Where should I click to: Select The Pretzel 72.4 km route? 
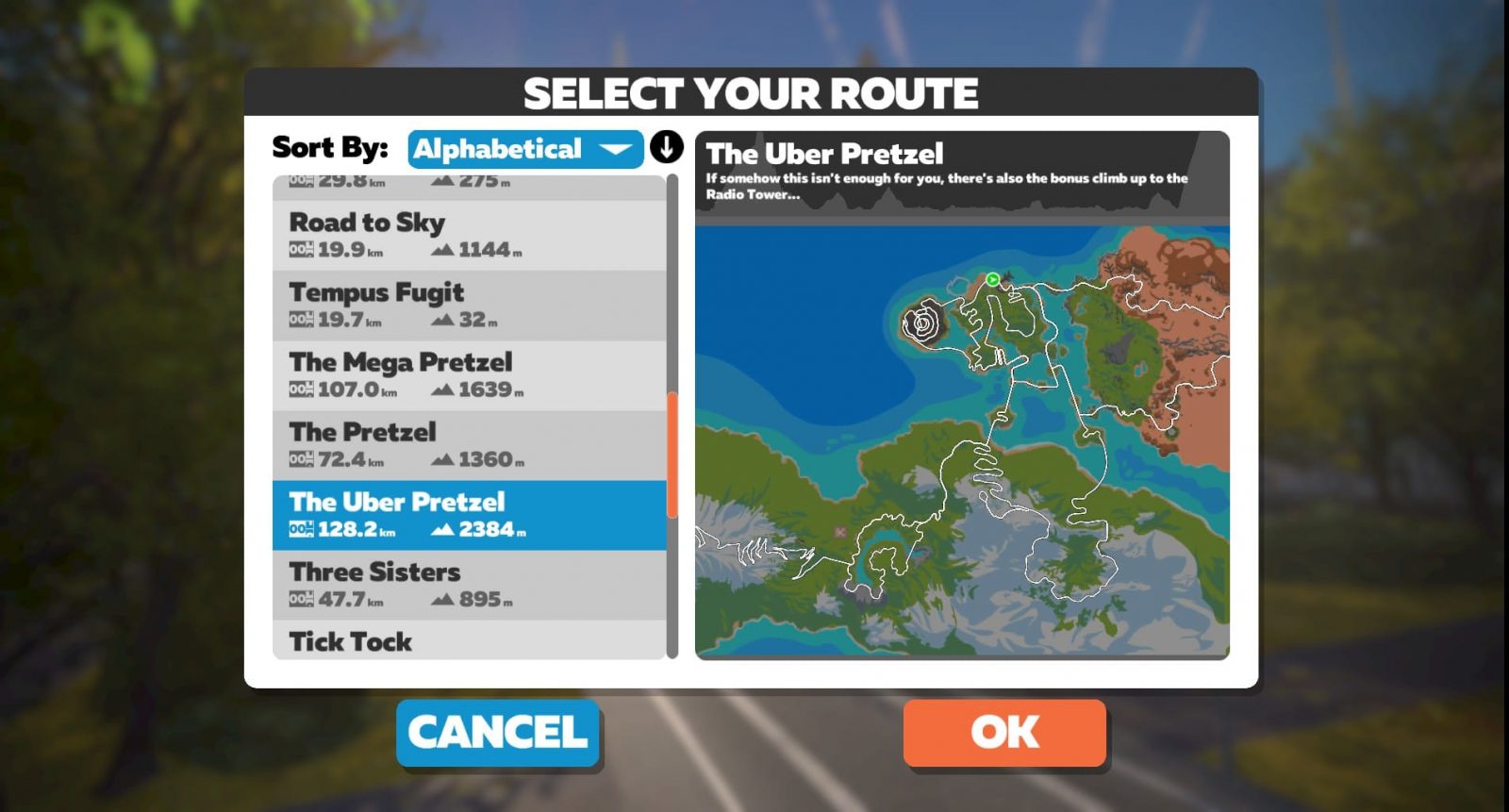click(x=469, y=444)
